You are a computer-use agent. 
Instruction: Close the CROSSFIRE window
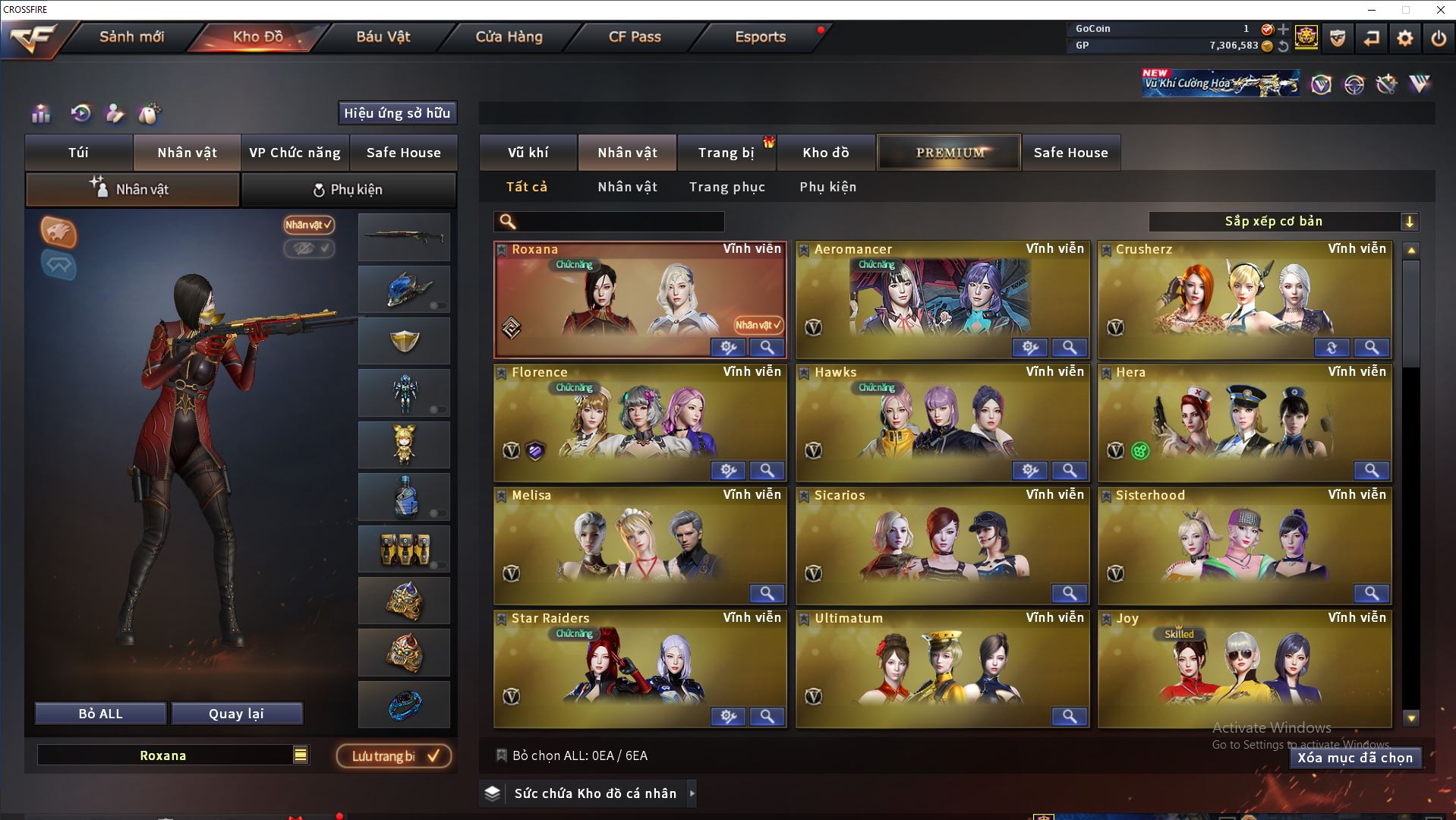coord(1440,10)
